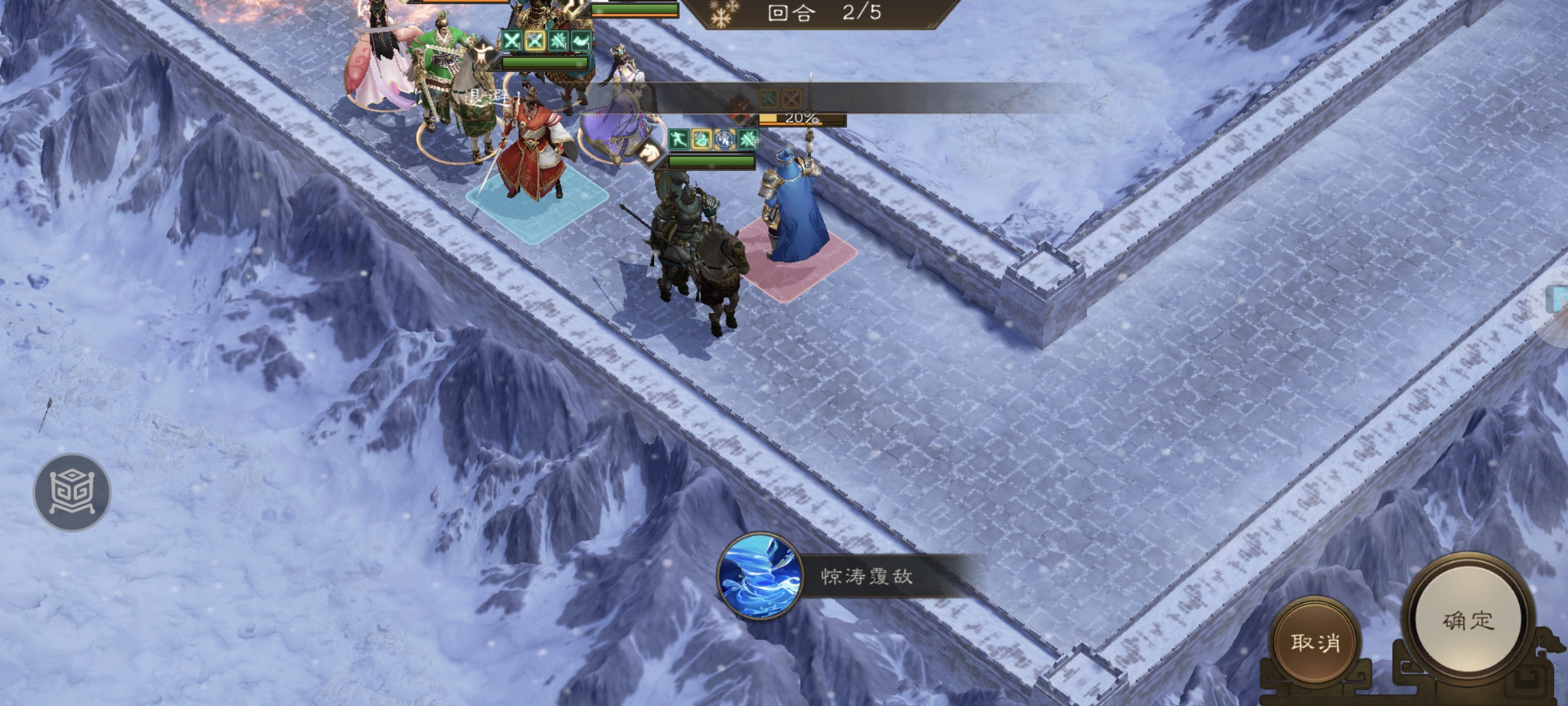Click the running figure buff icon
Screen dimensions: 1568x706
pyautogui.click(x=679, y=139)
